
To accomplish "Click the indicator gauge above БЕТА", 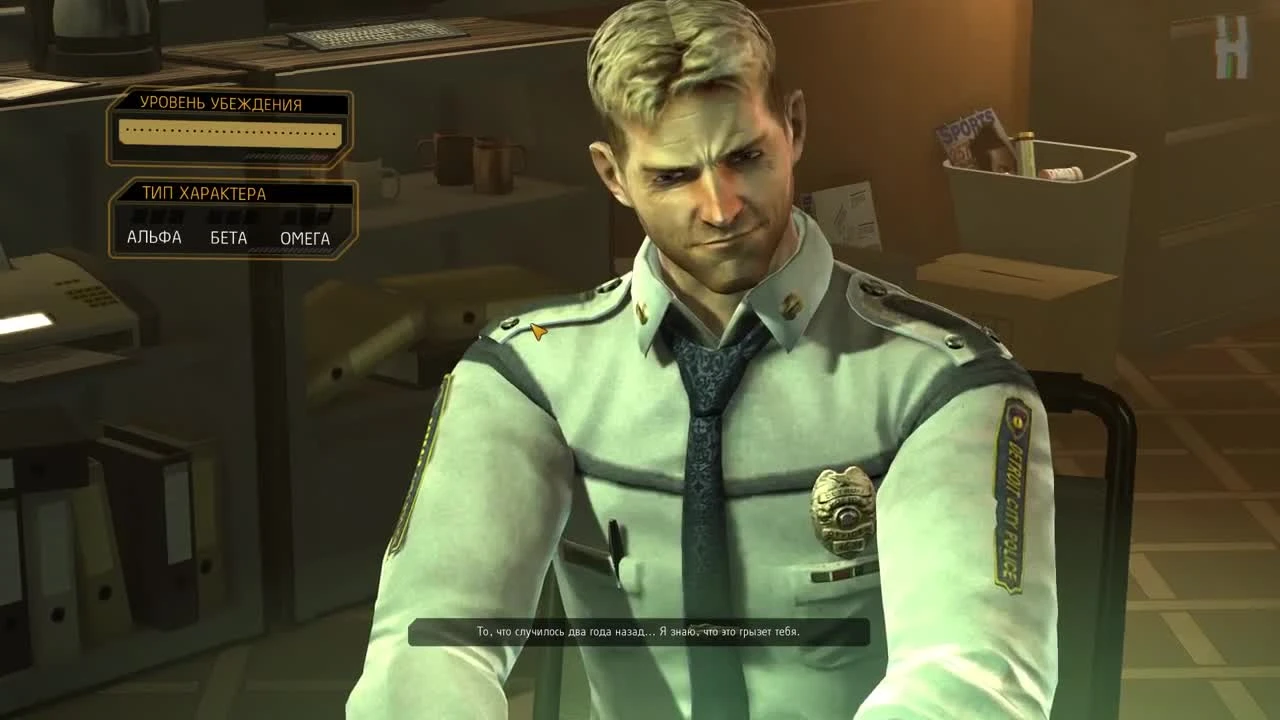I will pyautogui.click(x=228, y=216).
